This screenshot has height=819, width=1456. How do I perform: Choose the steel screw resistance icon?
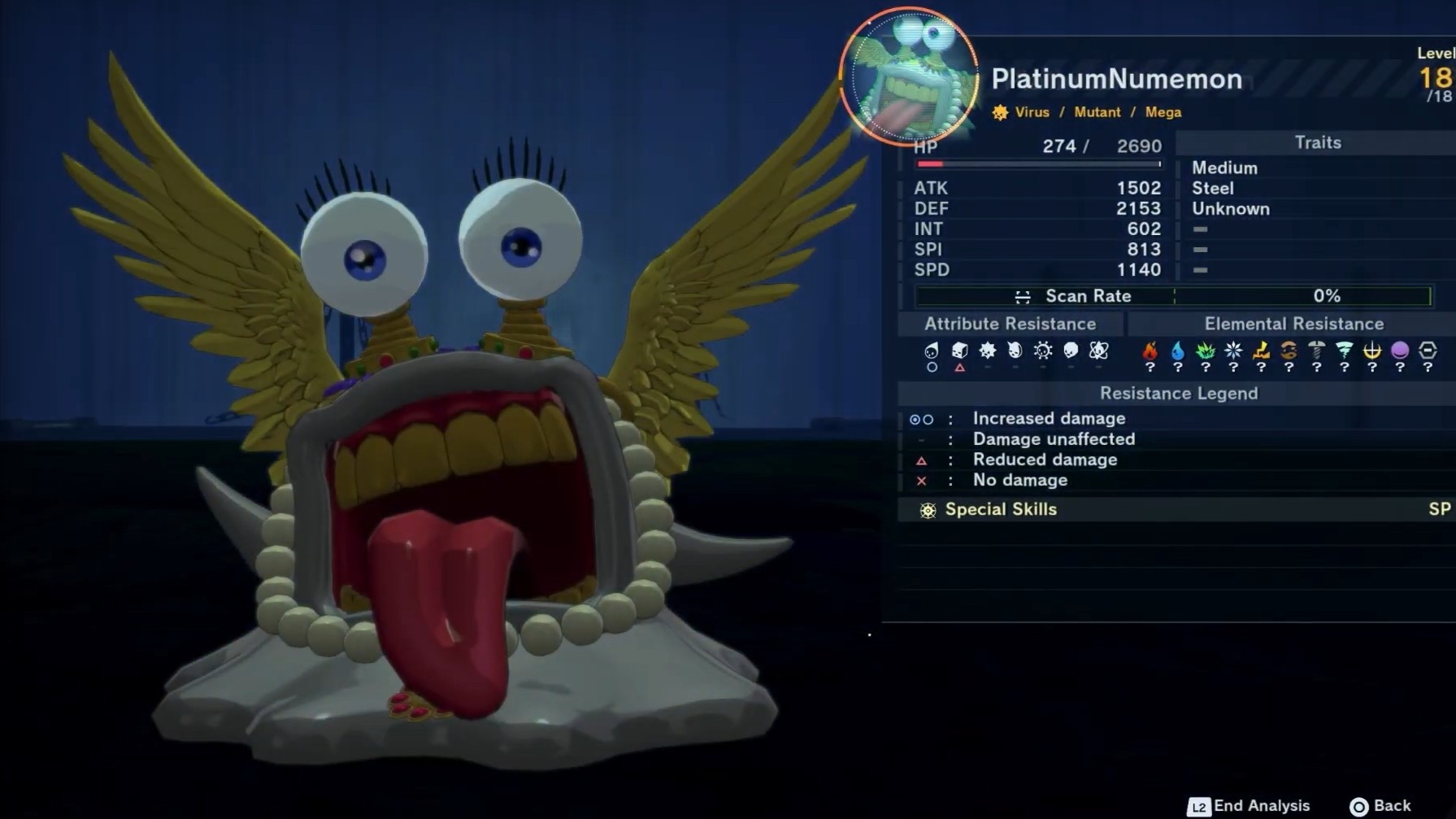[x=1316, y=351]
